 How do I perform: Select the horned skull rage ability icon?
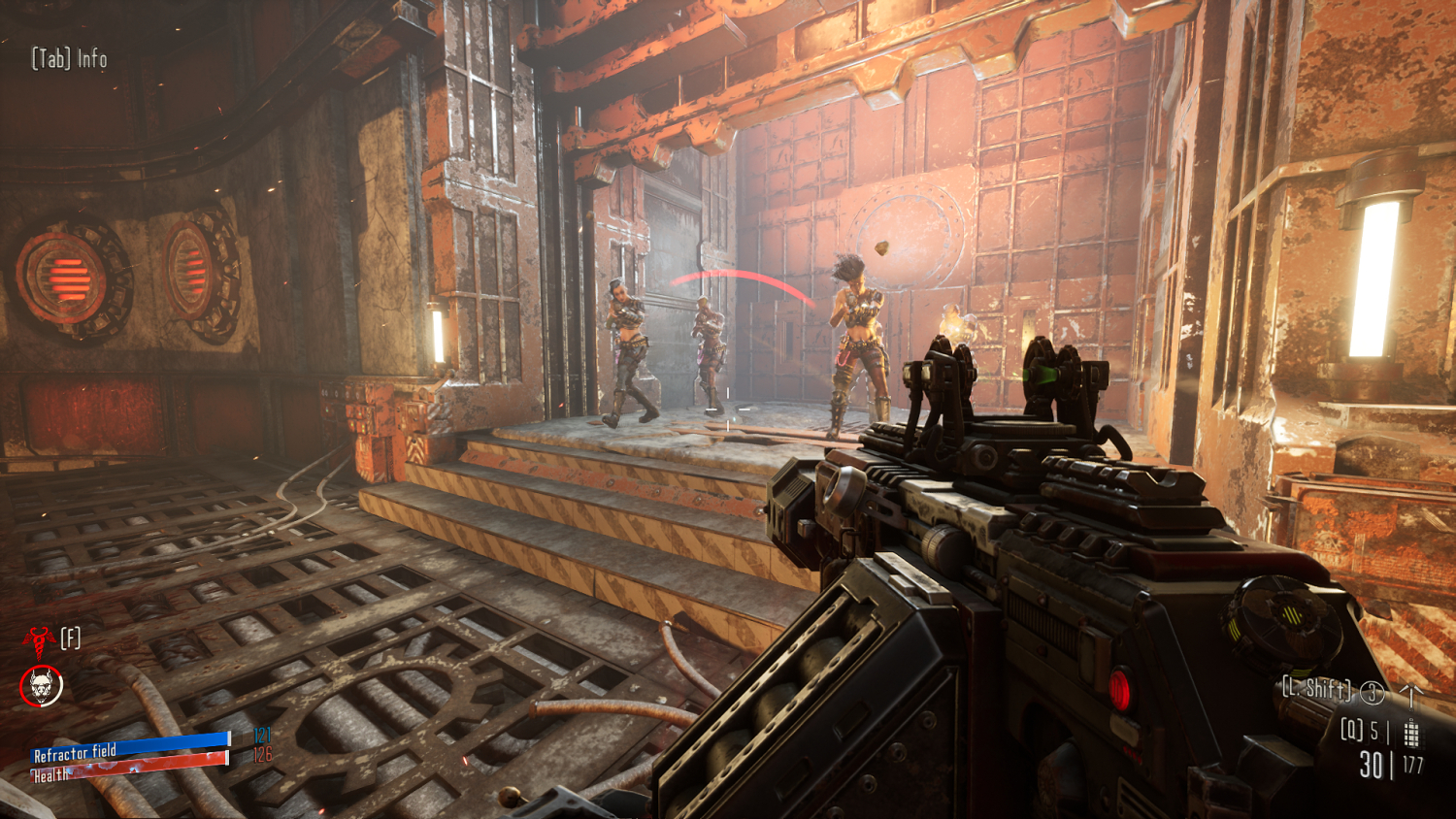click(41, 687)
